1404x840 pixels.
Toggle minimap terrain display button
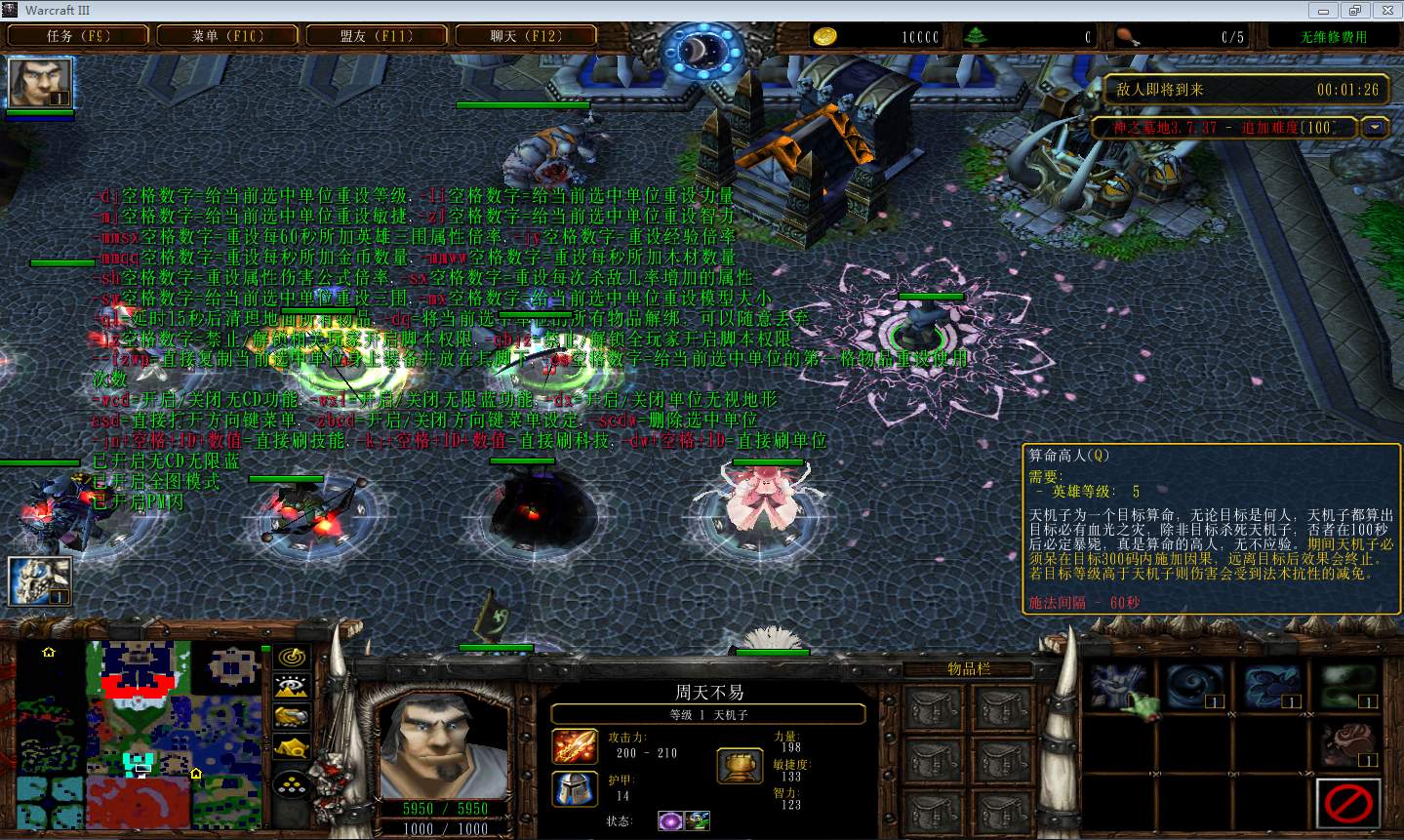[x=292, y=687]
